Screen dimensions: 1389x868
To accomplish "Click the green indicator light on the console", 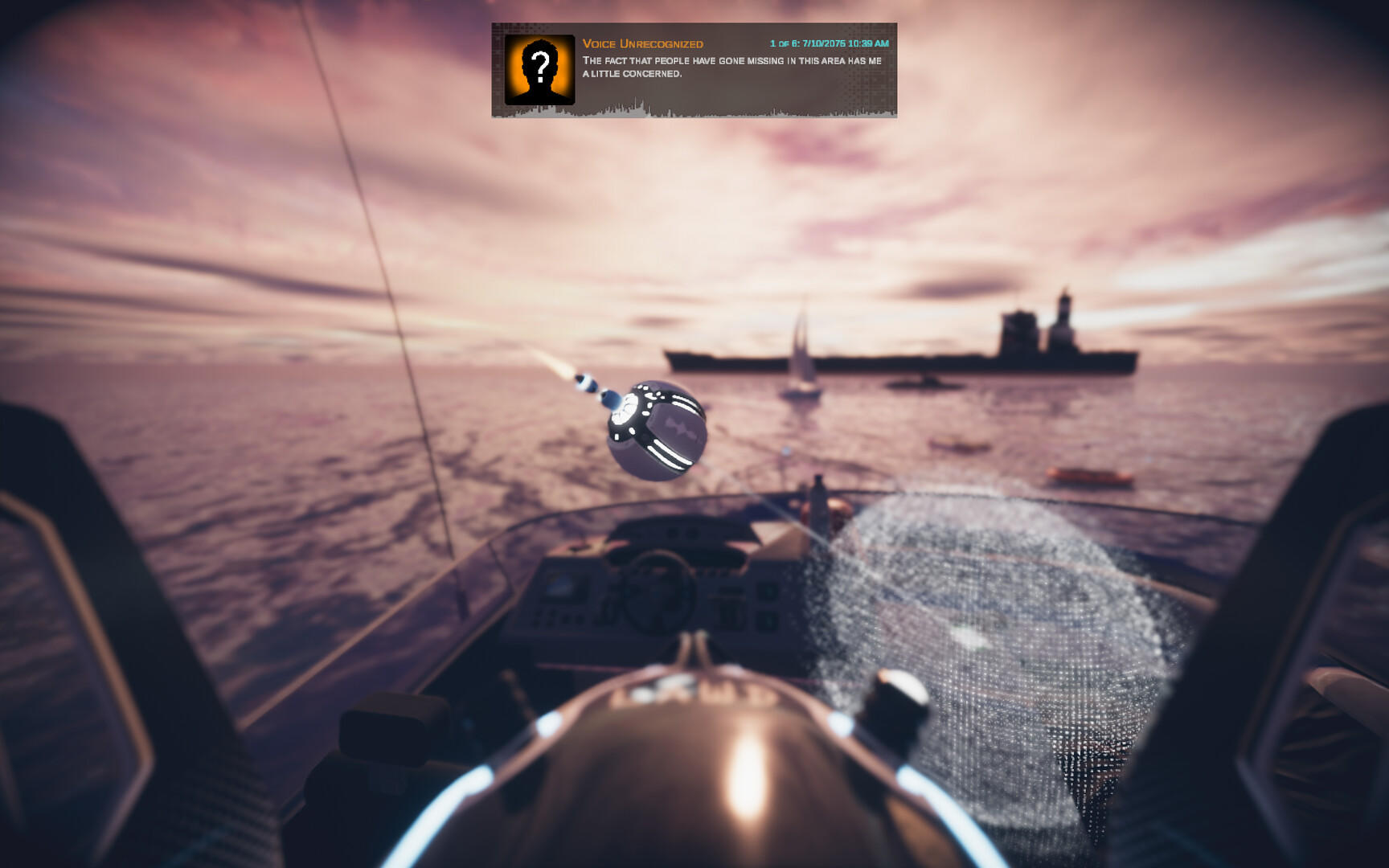I will coord(770,592).
